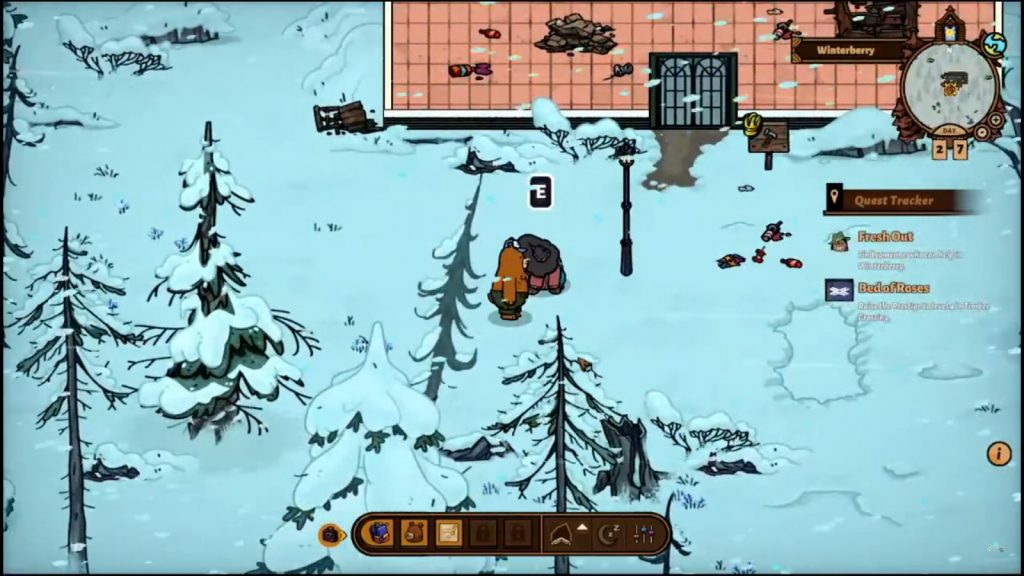1024x576 pixels.
Task: Toggle the Quest Tracker header
Action: (x=895, y=200)
